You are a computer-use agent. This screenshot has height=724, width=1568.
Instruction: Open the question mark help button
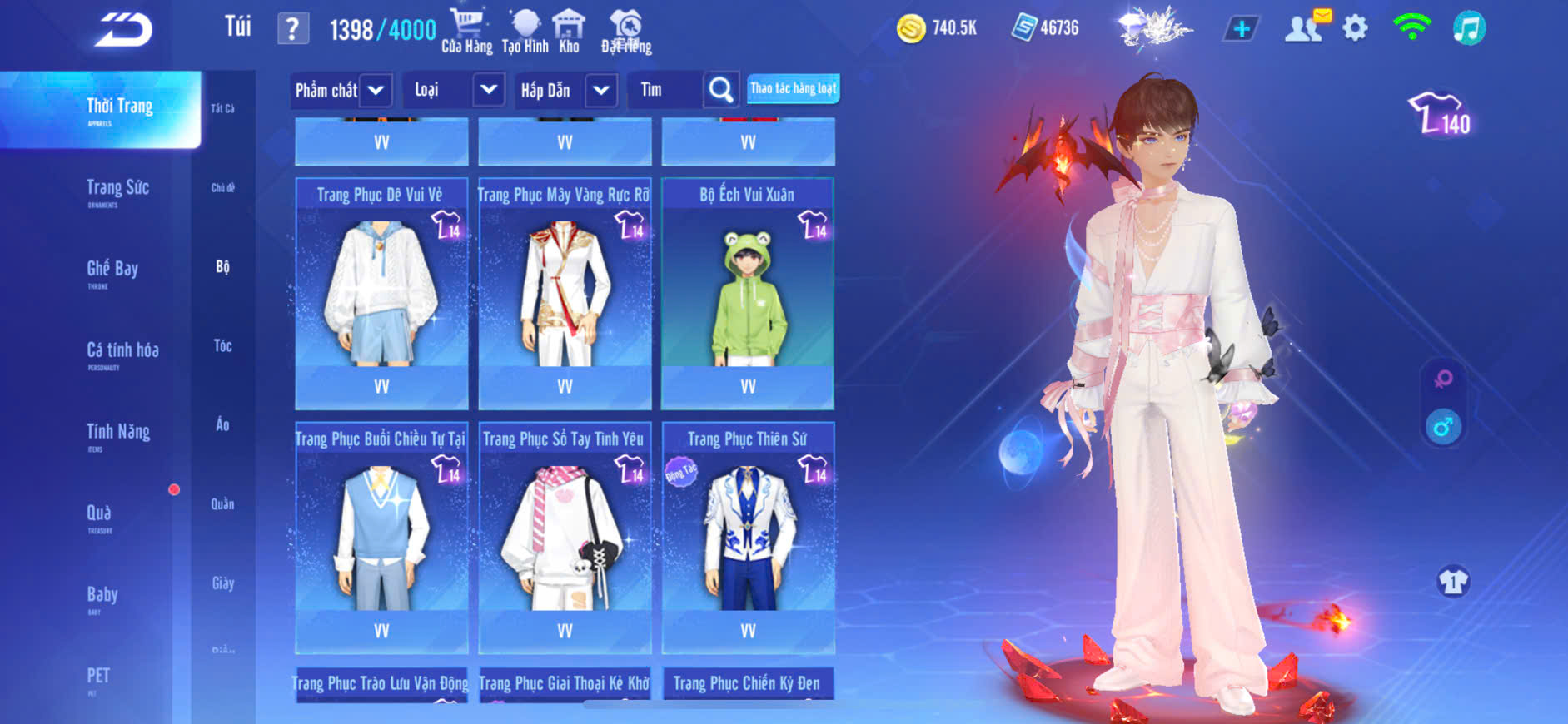click(292, 30)
